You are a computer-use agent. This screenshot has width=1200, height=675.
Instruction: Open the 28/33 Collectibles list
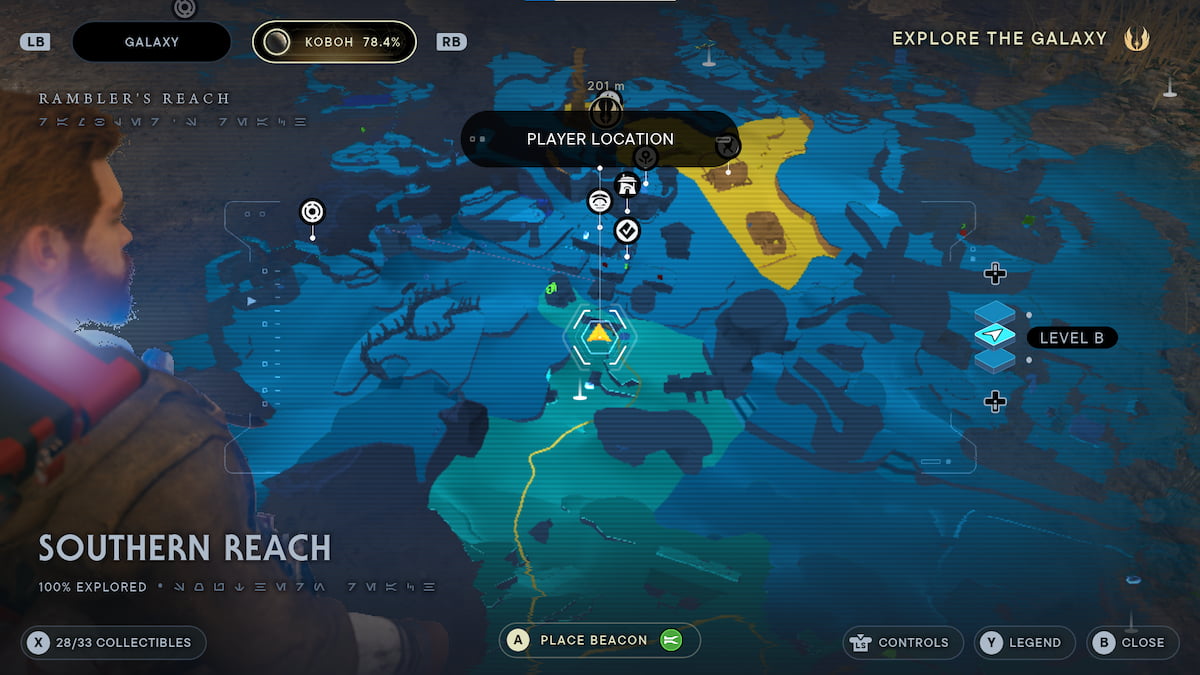tap(113, 642)
